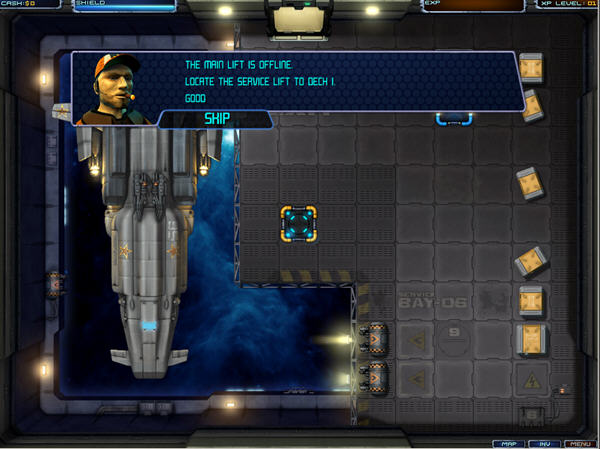This screenshot has width=600, height=449.
Task: Open the INV inventory panel
Action: tap(543, 443)
